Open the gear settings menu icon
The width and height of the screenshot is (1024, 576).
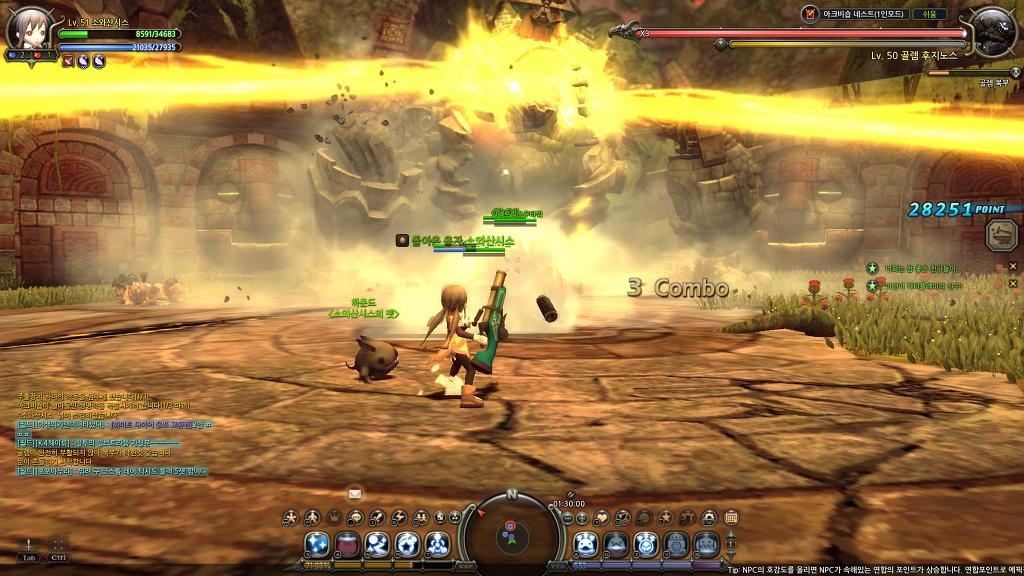coord(709,517)
